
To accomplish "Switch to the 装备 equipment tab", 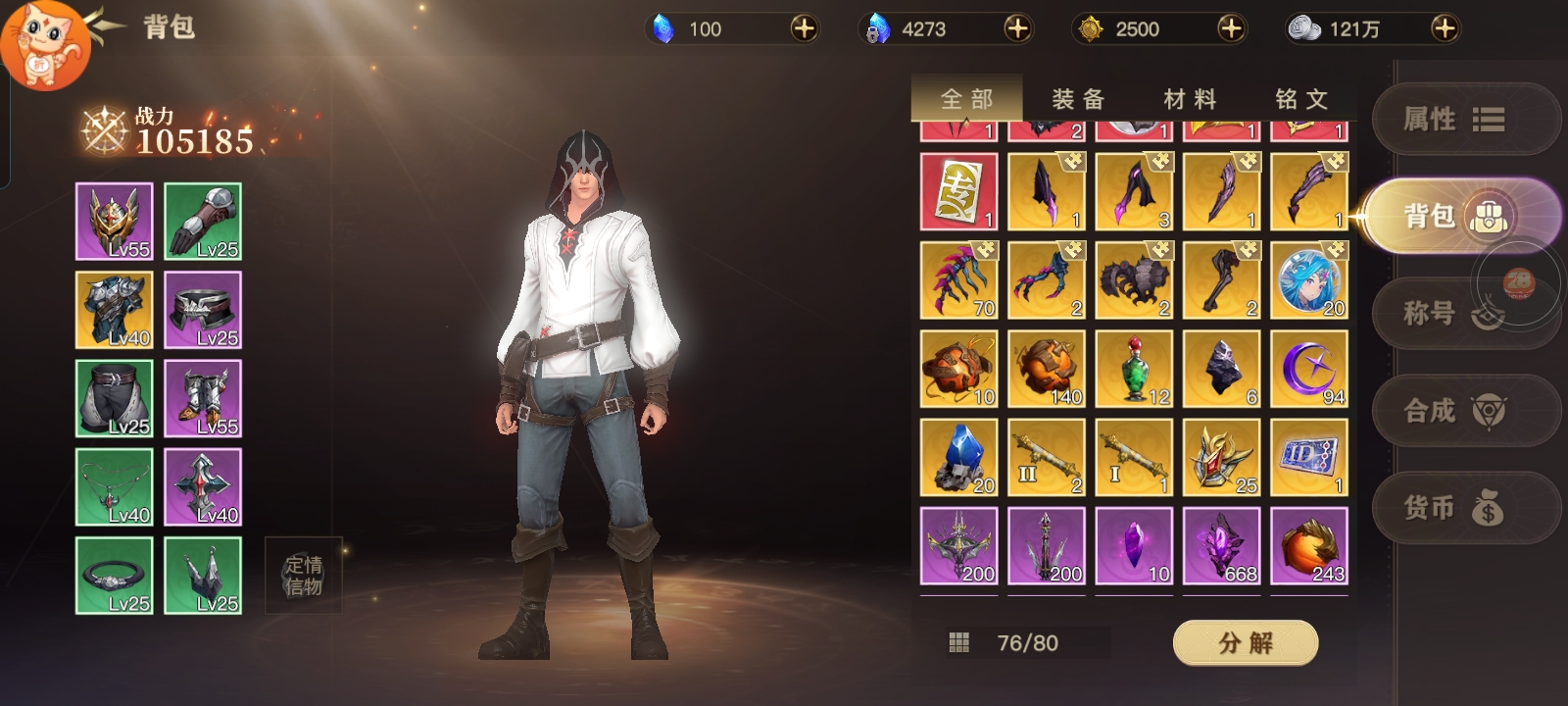I will (x=1078, y=99).
